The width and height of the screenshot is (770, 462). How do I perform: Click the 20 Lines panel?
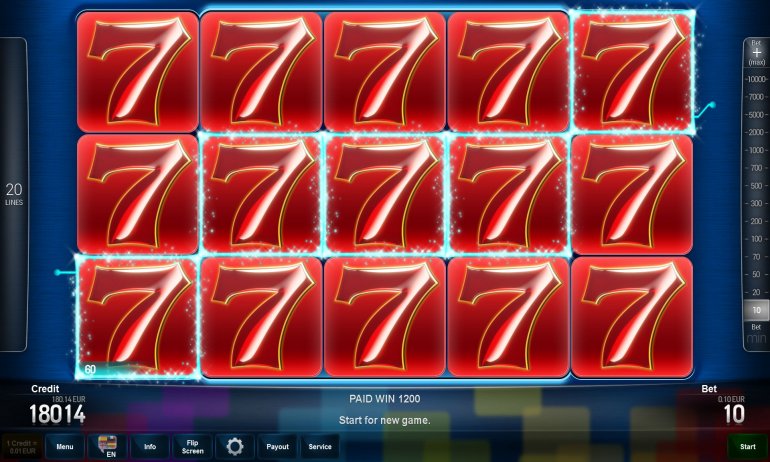13,194
